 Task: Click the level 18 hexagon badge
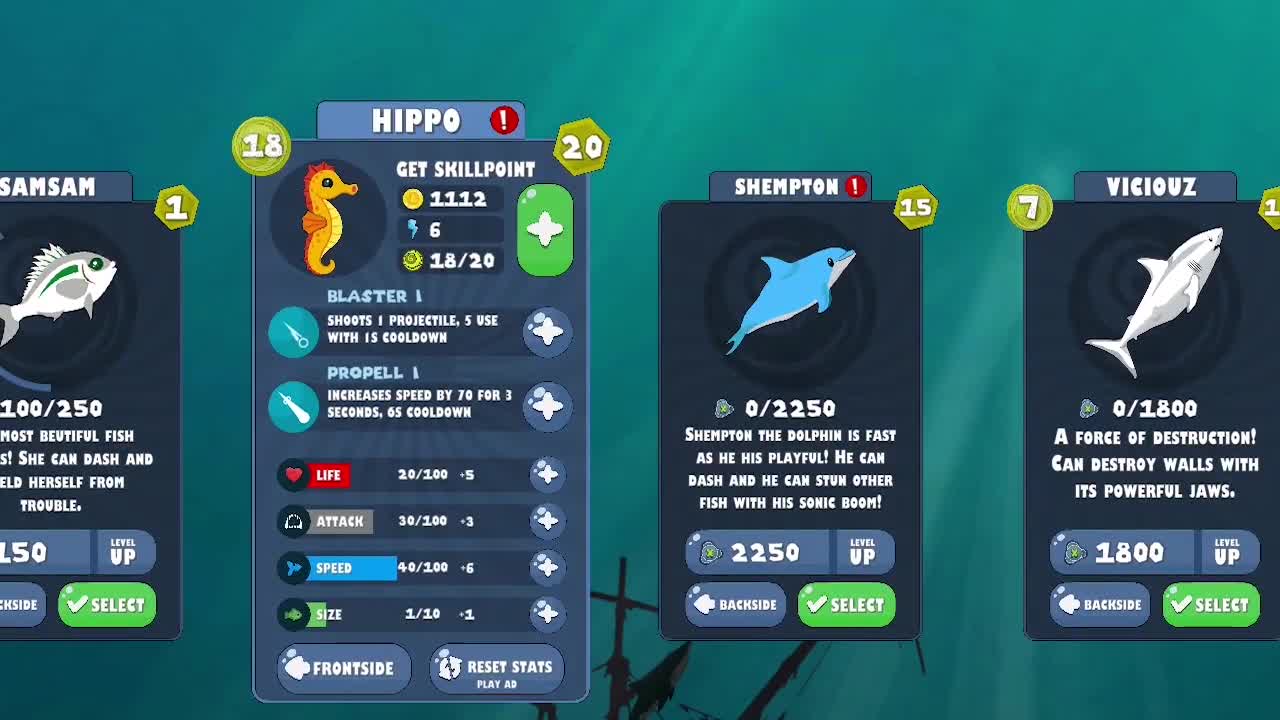tap(262, 145)
